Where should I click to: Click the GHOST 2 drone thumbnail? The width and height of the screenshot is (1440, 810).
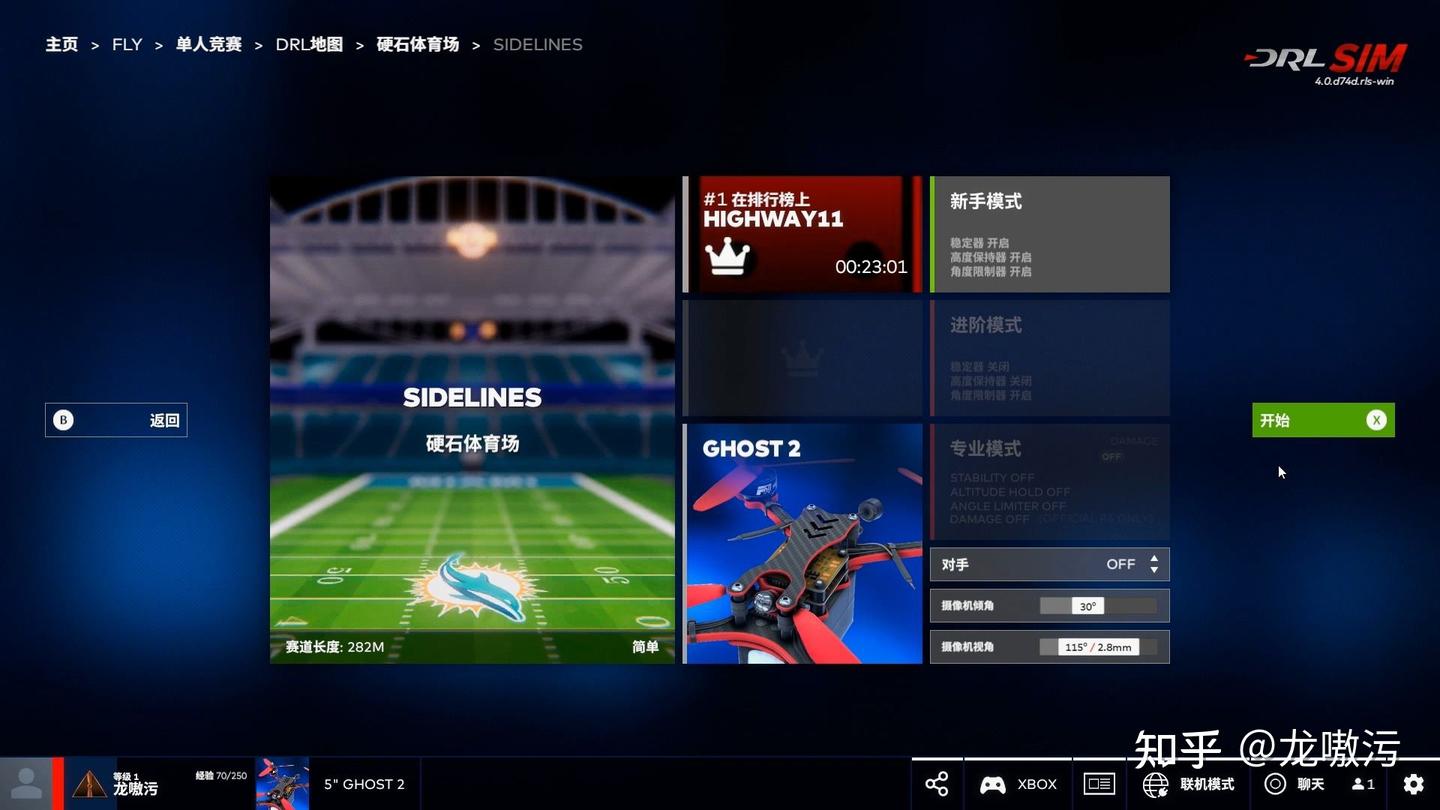pyautogui.click(x=801, y=543)
